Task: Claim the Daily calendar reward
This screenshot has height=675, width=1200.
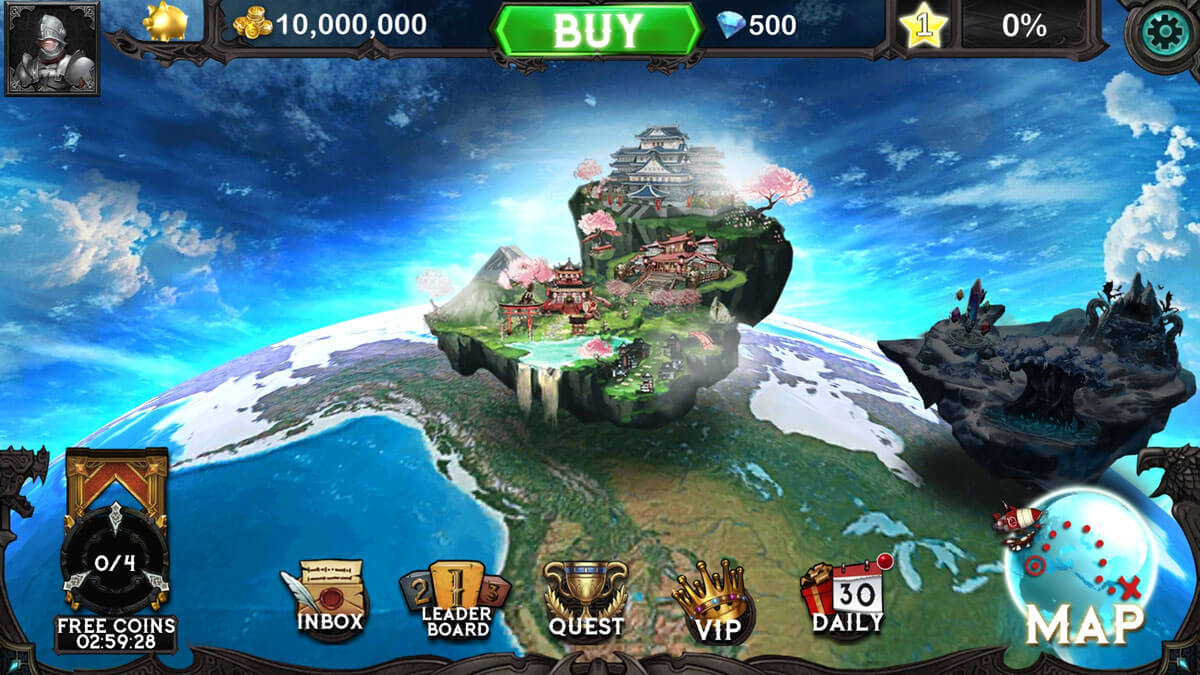Action: tap(846, 596)
